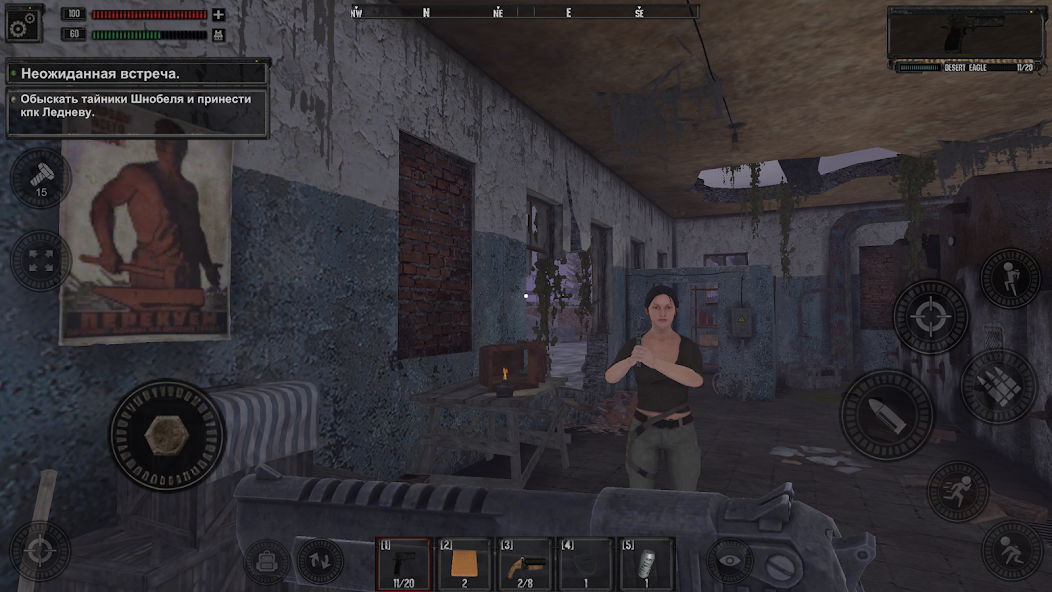Select hotbar slot 5 grenade
Viewport: 1052px width, 592px height.
click(x=646, y=564)
